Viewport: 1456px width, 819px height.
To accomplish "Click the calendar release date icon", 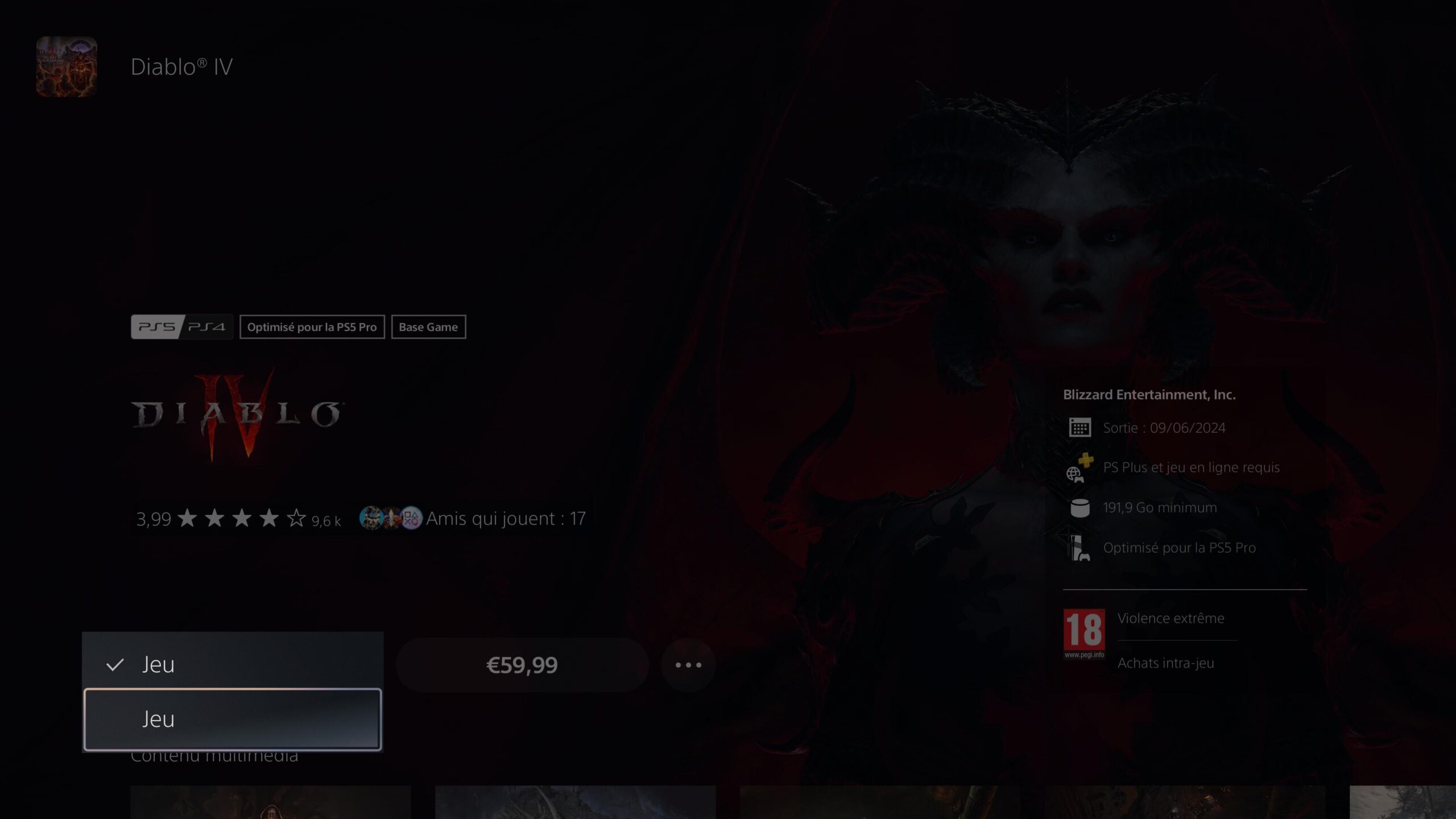I will click(1080, 428).
